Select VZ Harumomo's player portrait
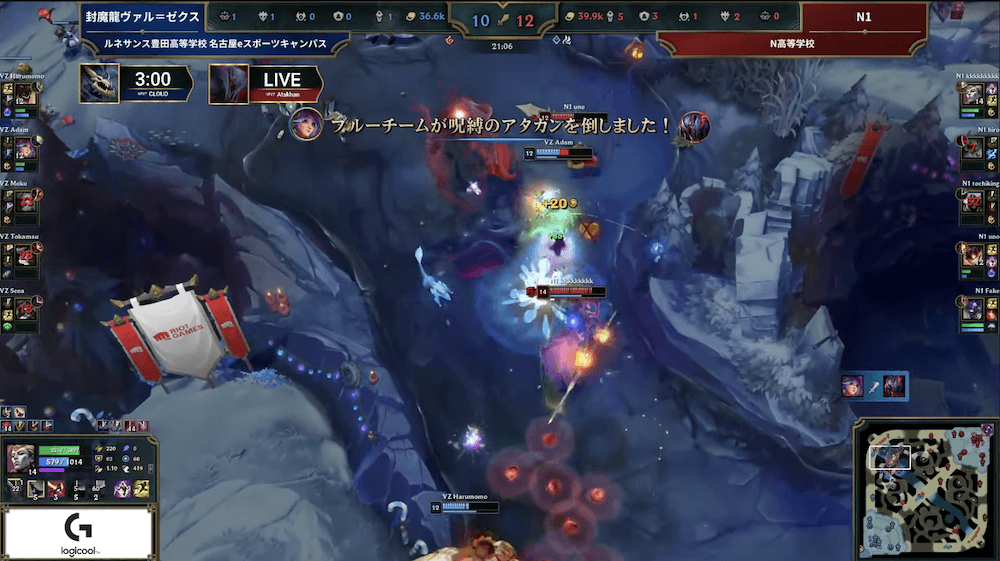Screen dimensions: 1000x561 pyautogui.click(x=26, y=93)
